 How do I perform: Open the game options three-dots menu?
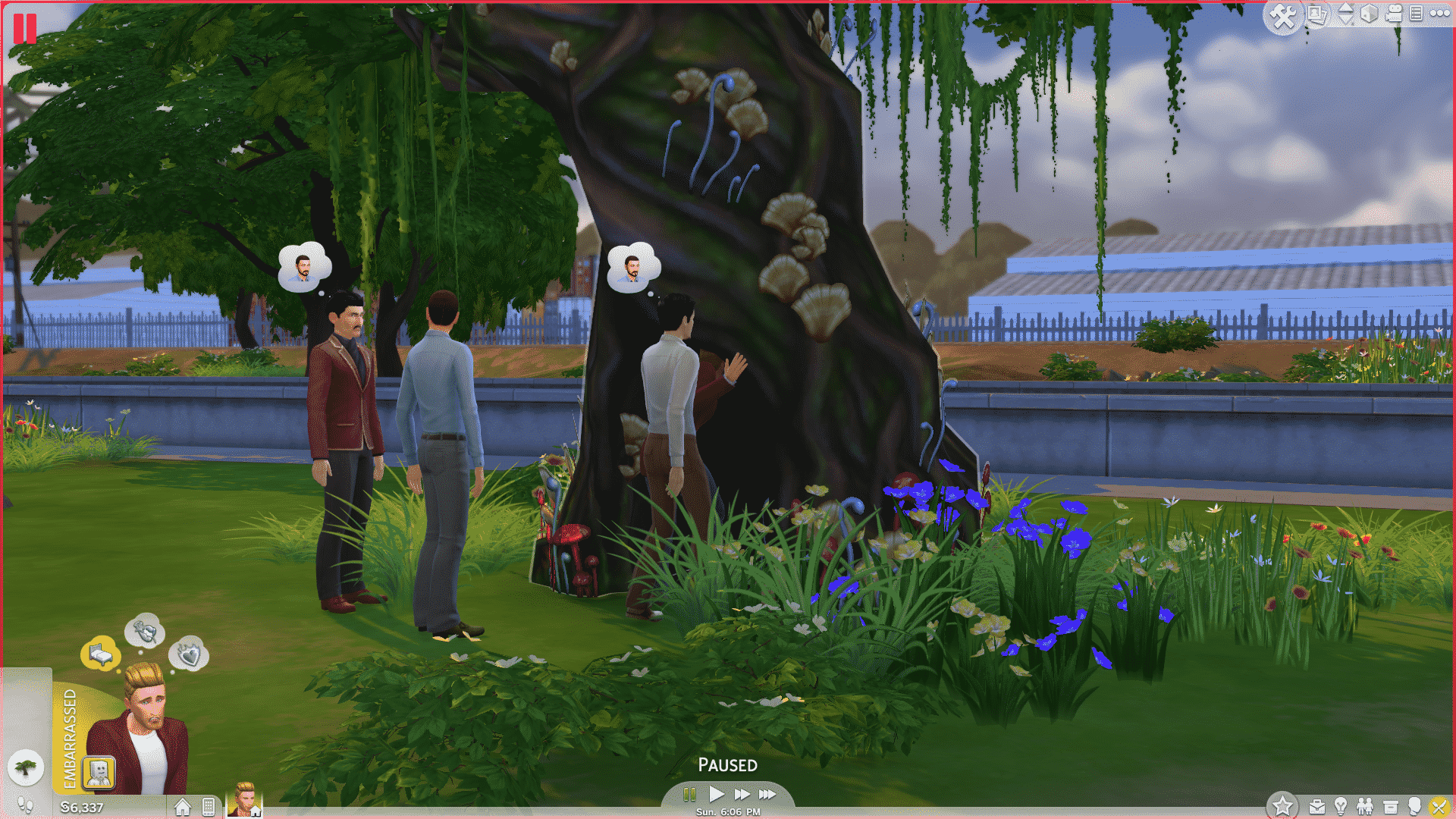(x=1439, y=13)
